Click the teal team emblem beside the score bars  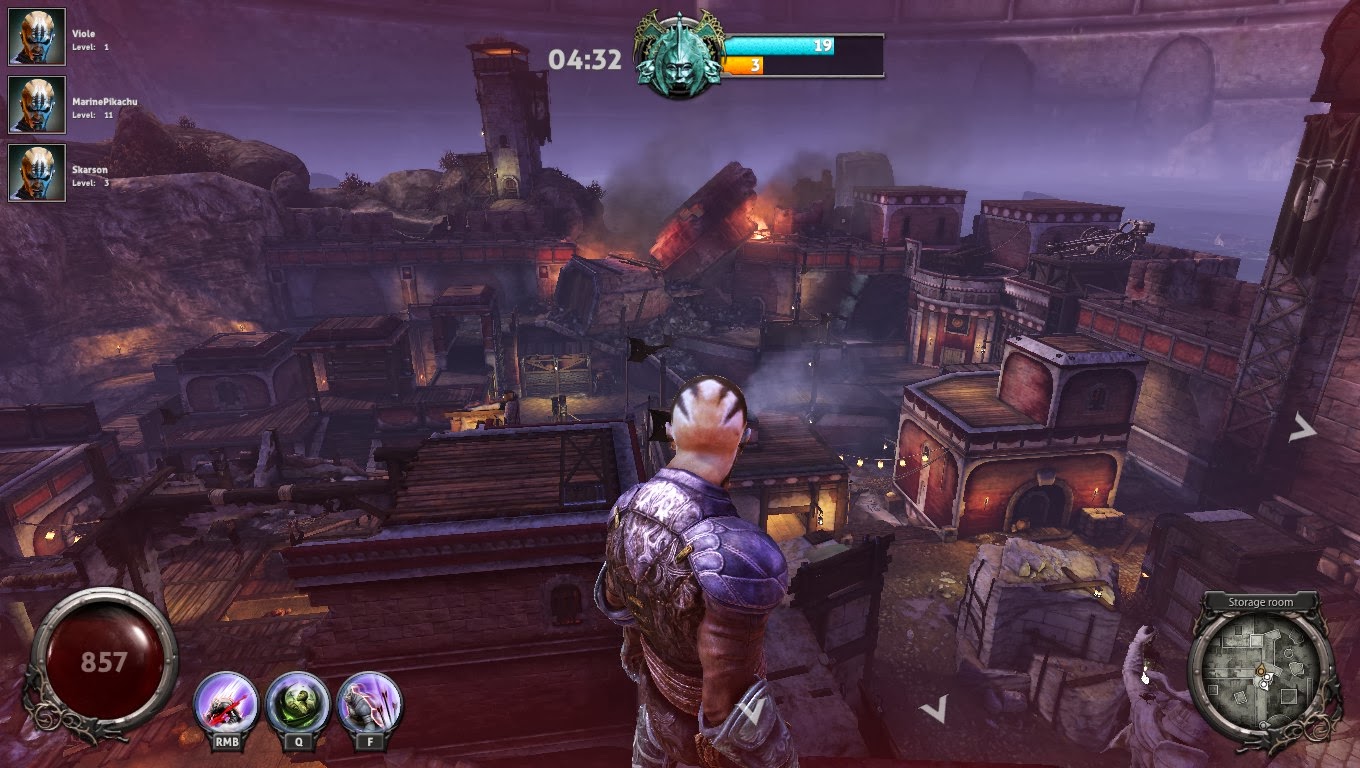pyautogui.click(x=680, y=57)
